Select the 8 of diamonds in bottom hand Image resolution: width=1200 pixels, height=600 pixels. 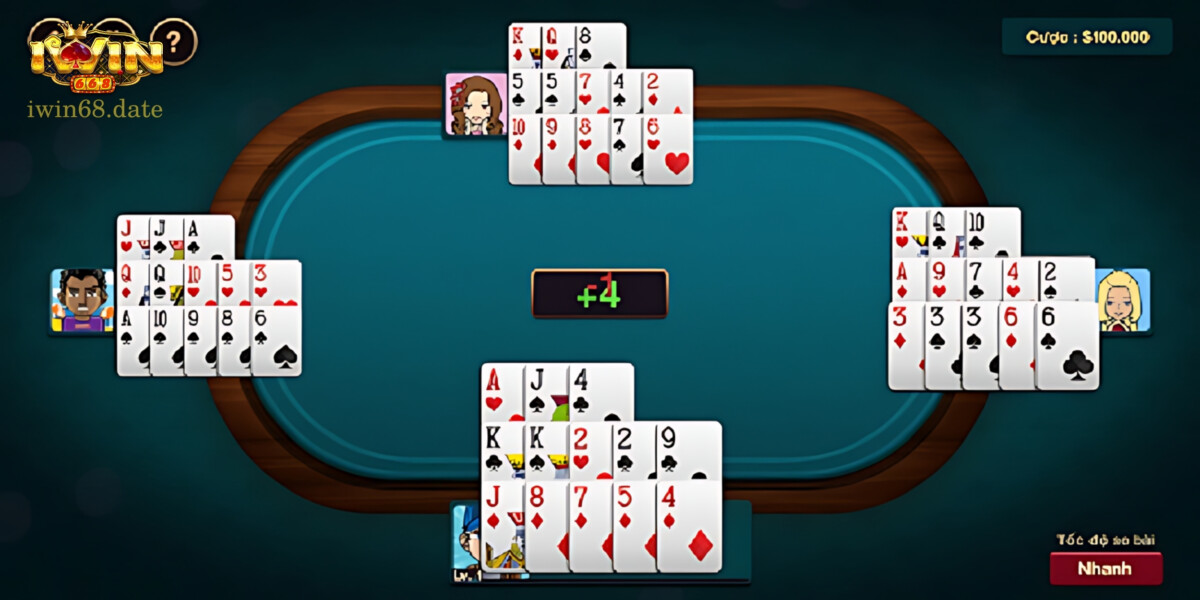click(545, 525)
